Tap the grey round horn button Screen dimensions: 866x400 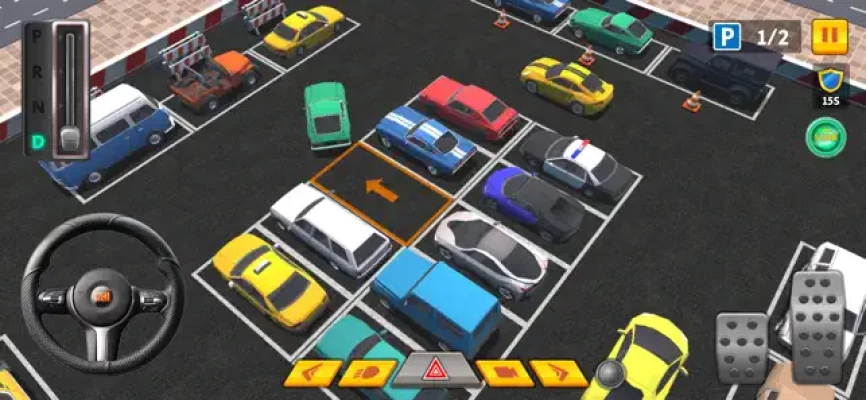(x=609, y=372)
